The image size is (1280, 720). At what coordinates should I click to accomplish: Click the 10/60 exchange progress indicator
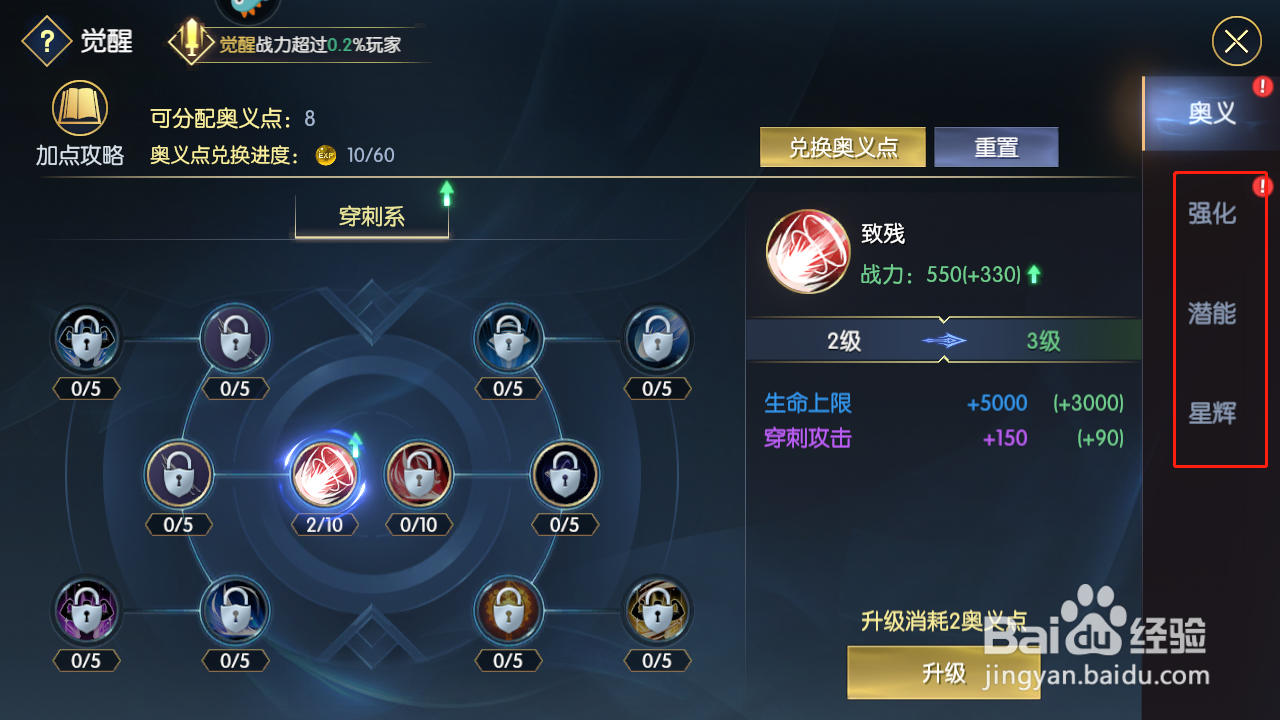tap(368, 155)
